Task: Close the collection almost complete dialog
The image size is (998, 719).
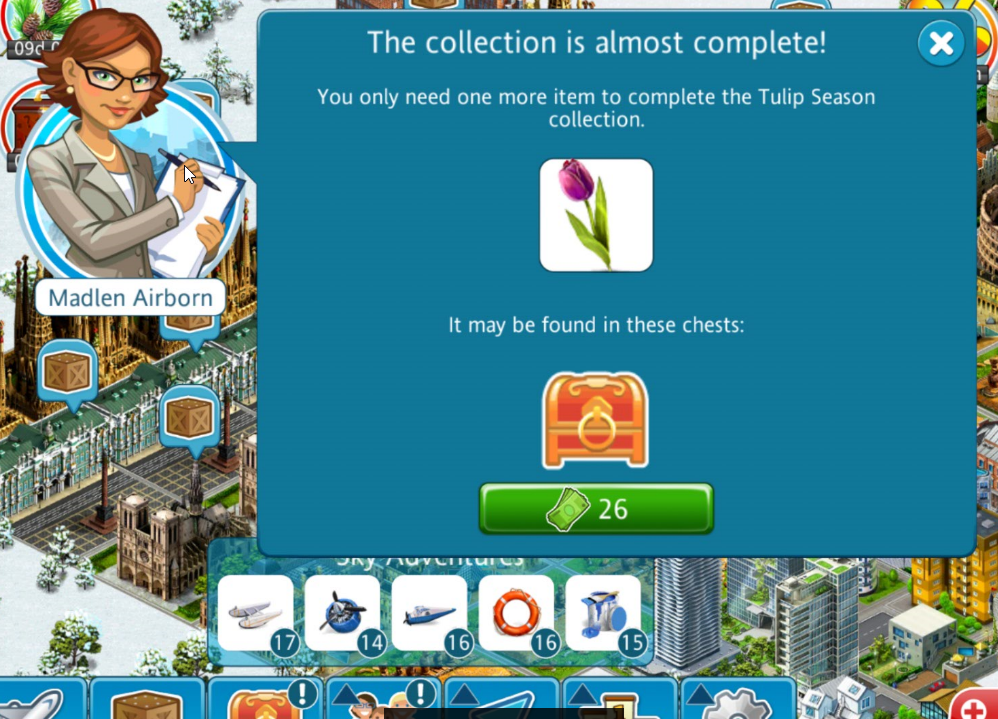Action: [x=940, y=43]
